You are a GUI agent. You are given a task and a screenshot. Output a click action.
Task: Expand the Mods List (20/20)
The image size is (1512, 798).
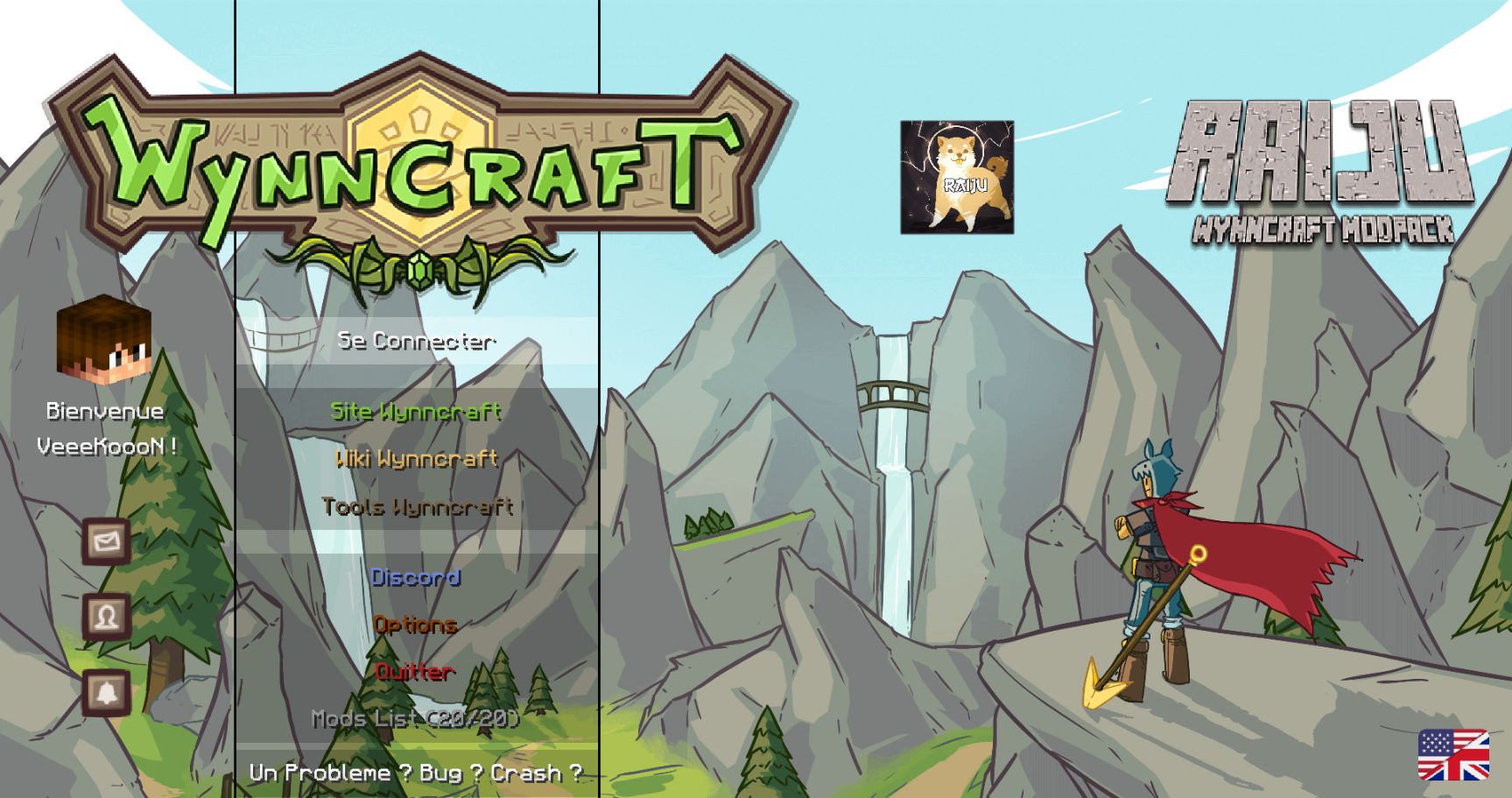pos(416,719)
